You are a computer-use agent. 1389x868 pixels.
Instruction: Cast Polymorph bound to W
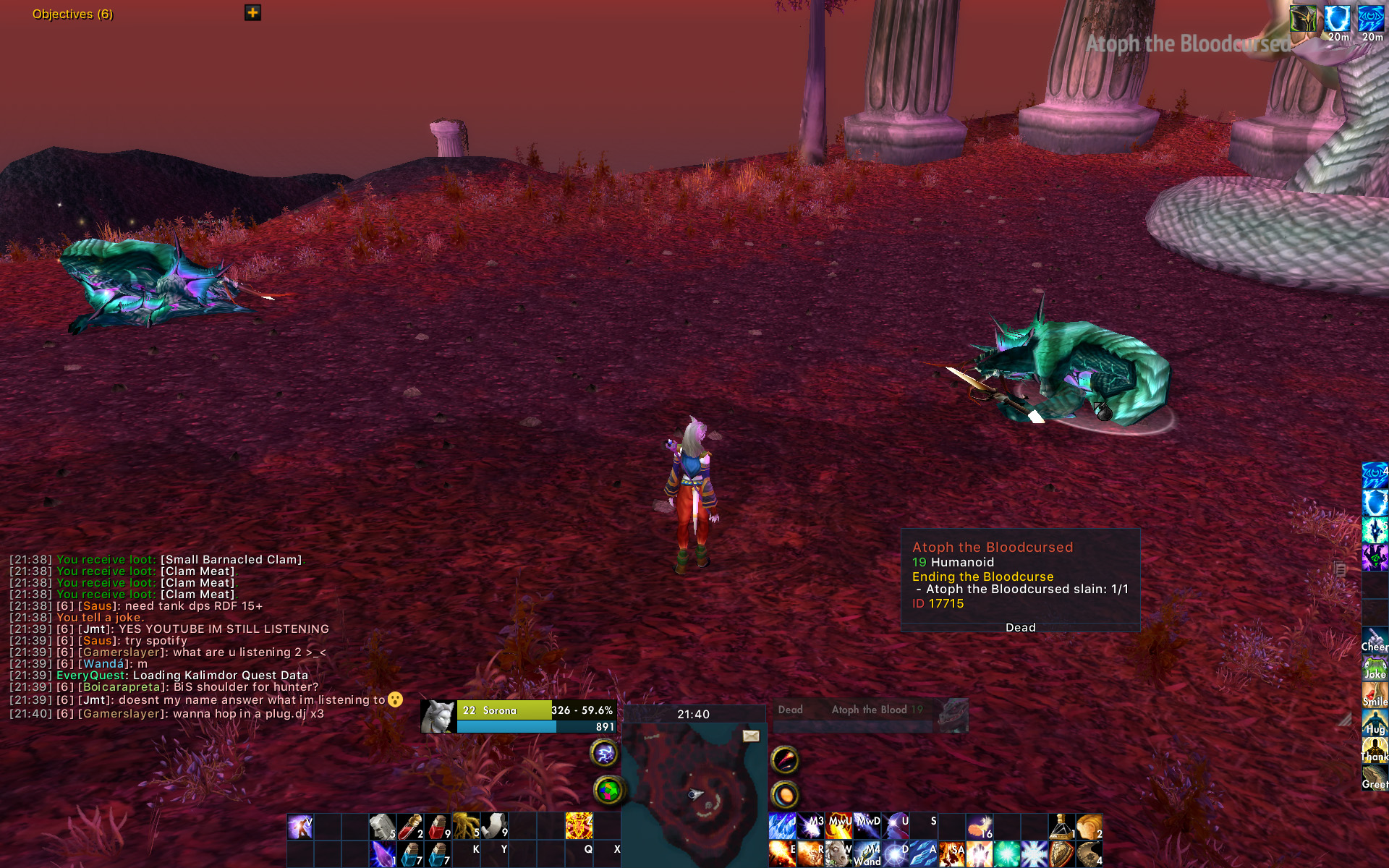pos(839,854)
